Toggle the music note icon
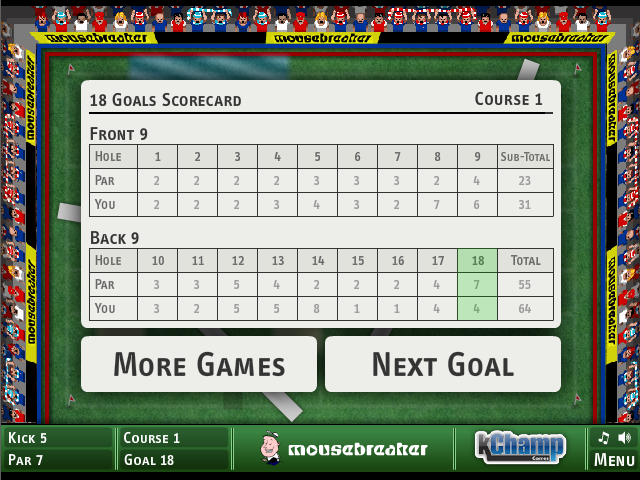The image size is (640, 480). [603, 438]
